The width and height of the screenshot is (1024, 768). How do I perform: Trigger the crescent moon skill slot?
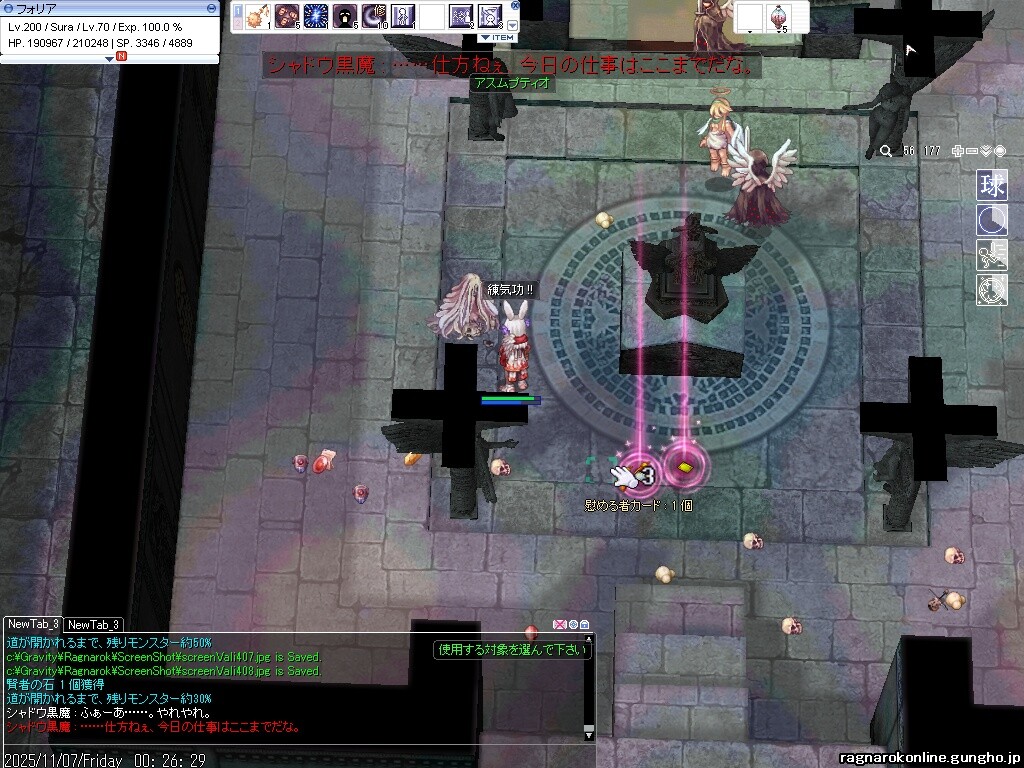pyautogui.click(x=374, y=16)
